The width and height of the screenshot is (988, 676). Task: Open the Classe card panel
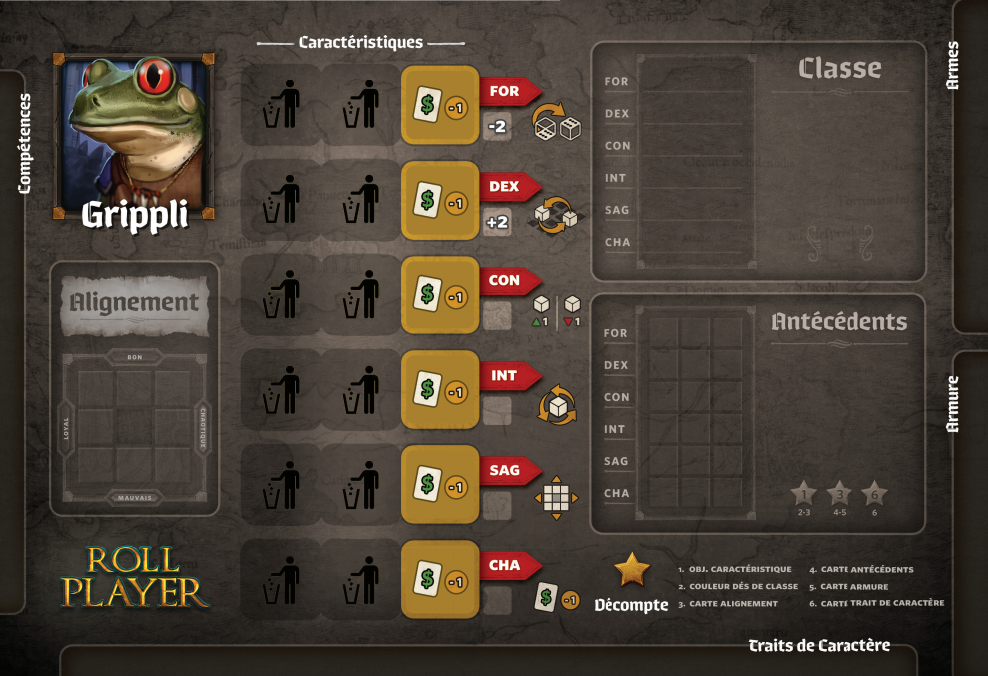pos(839,68)
